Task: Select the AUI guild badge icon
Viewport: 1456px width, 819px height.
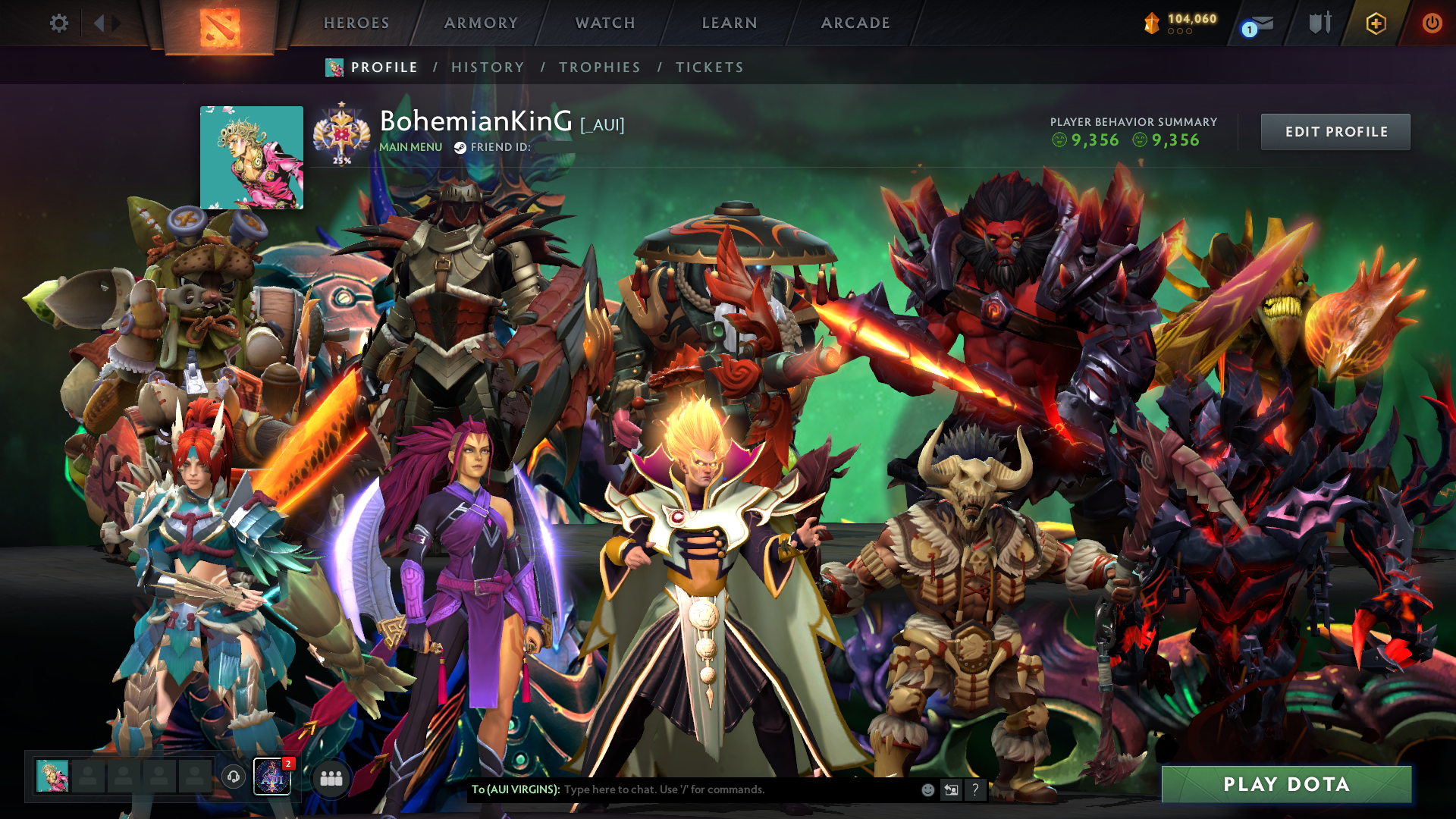Action: click(x=271, y=777)
